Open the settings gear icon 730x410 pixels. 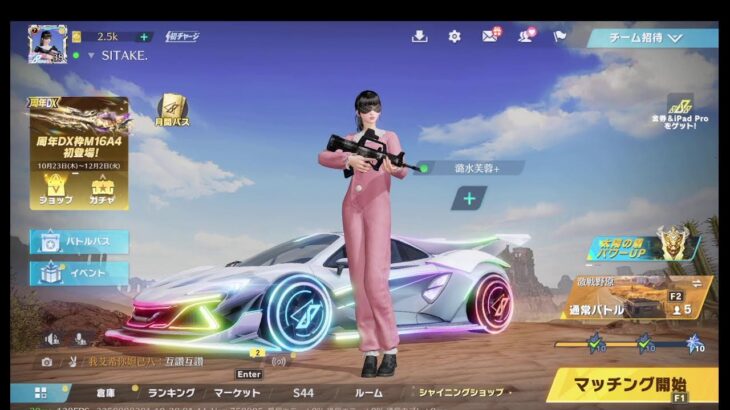tap(454, 37)
